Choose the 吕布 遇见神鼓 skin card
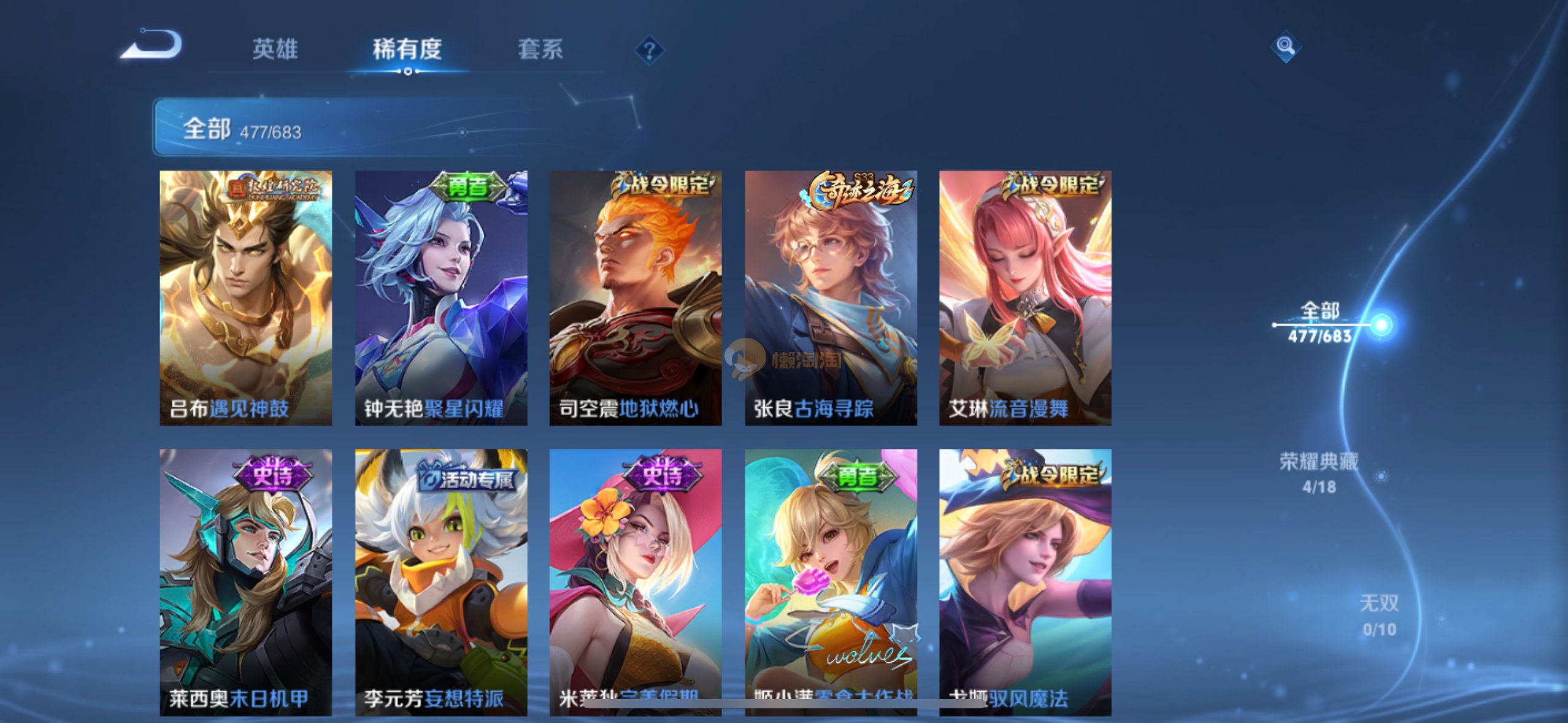This screenshot has height=723, width=1568. (245, 298)
